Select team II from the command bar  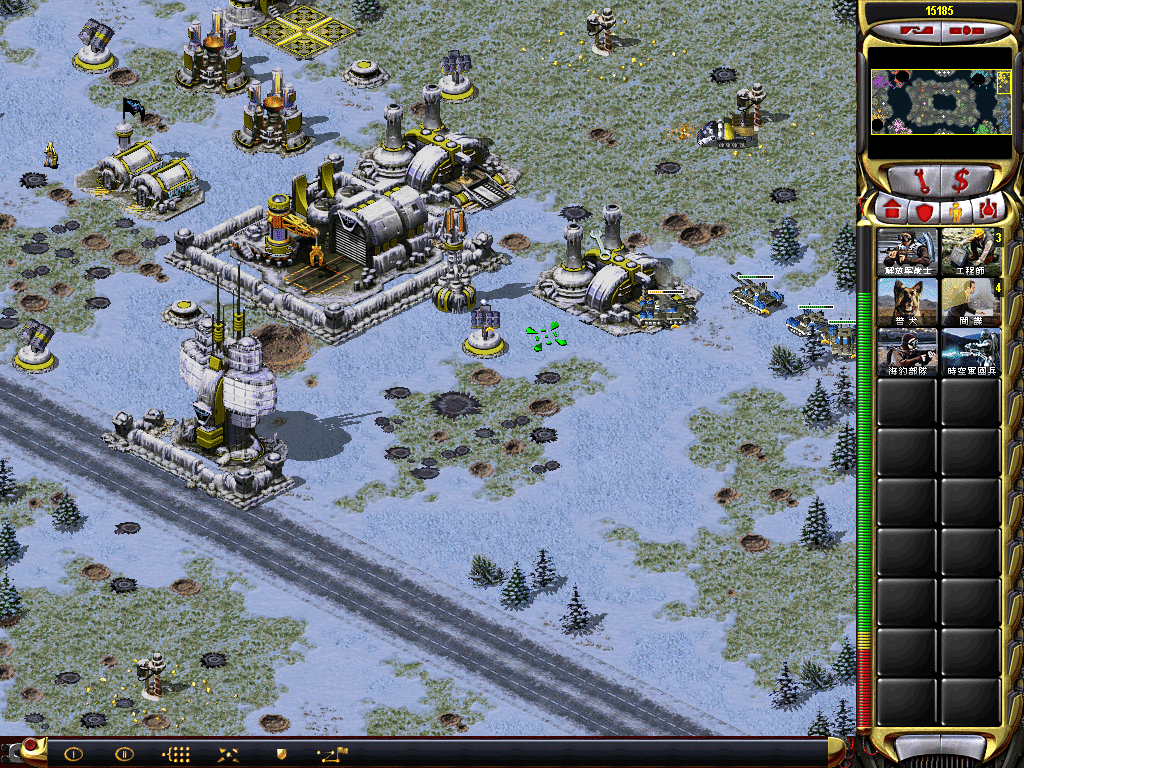124,754
